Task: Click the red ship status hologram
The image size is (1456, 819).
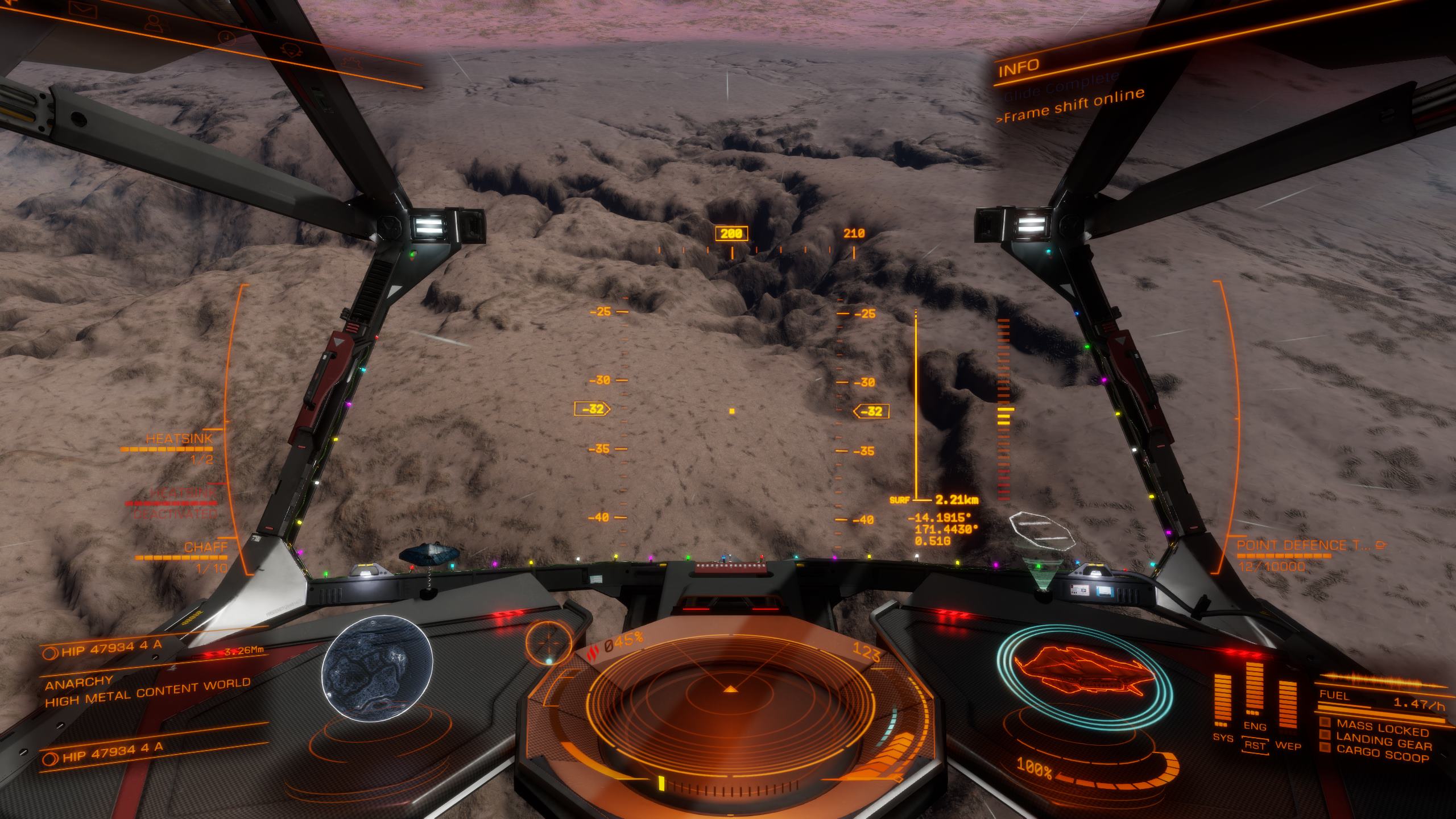Action: (x=1077, y=670)
